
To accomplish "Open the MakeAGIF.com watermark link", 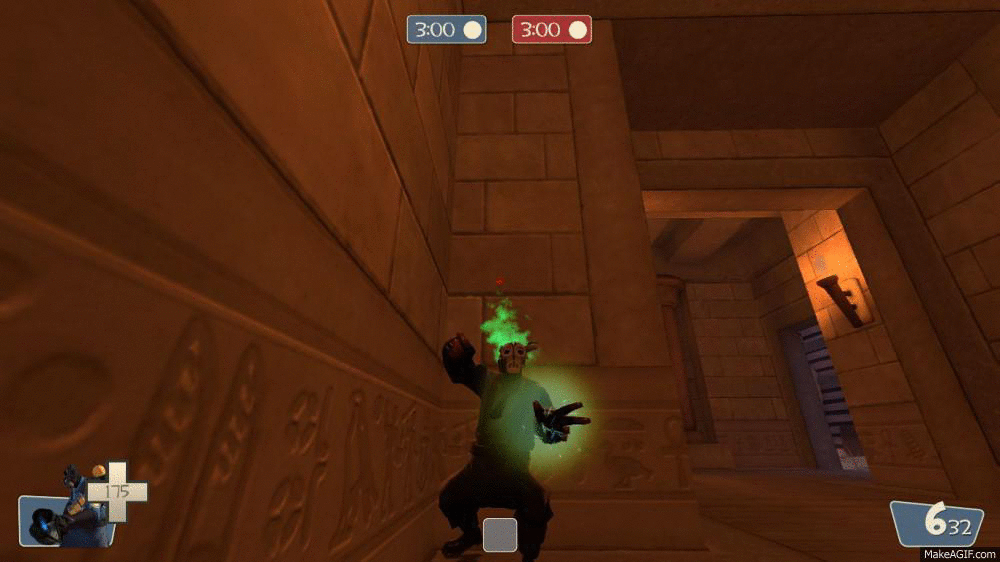I will click(958, 553).
